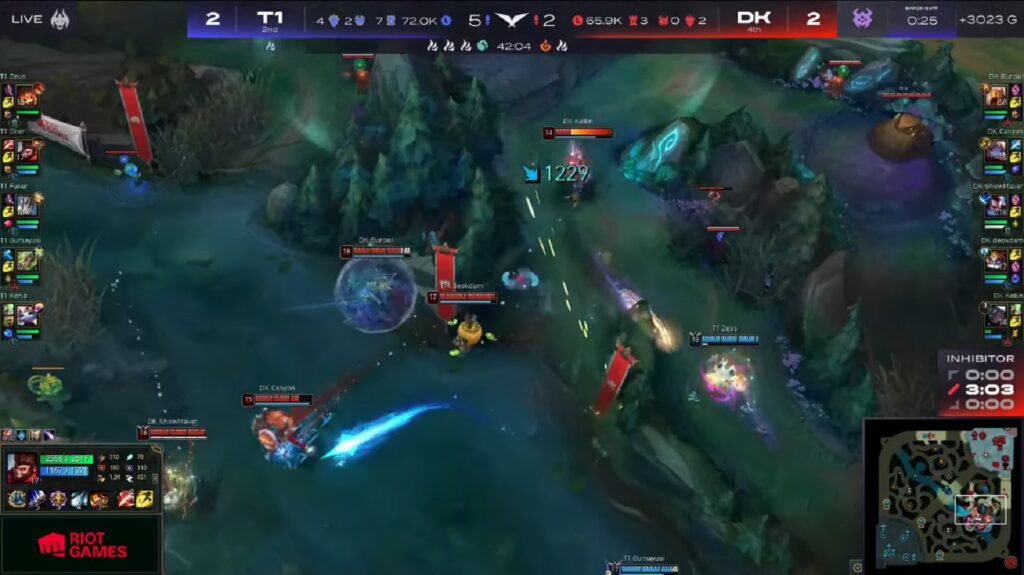Select DK deokdam's champion portrait
Viewport: 1024px width, 575px height.
[x=996, y=260]
